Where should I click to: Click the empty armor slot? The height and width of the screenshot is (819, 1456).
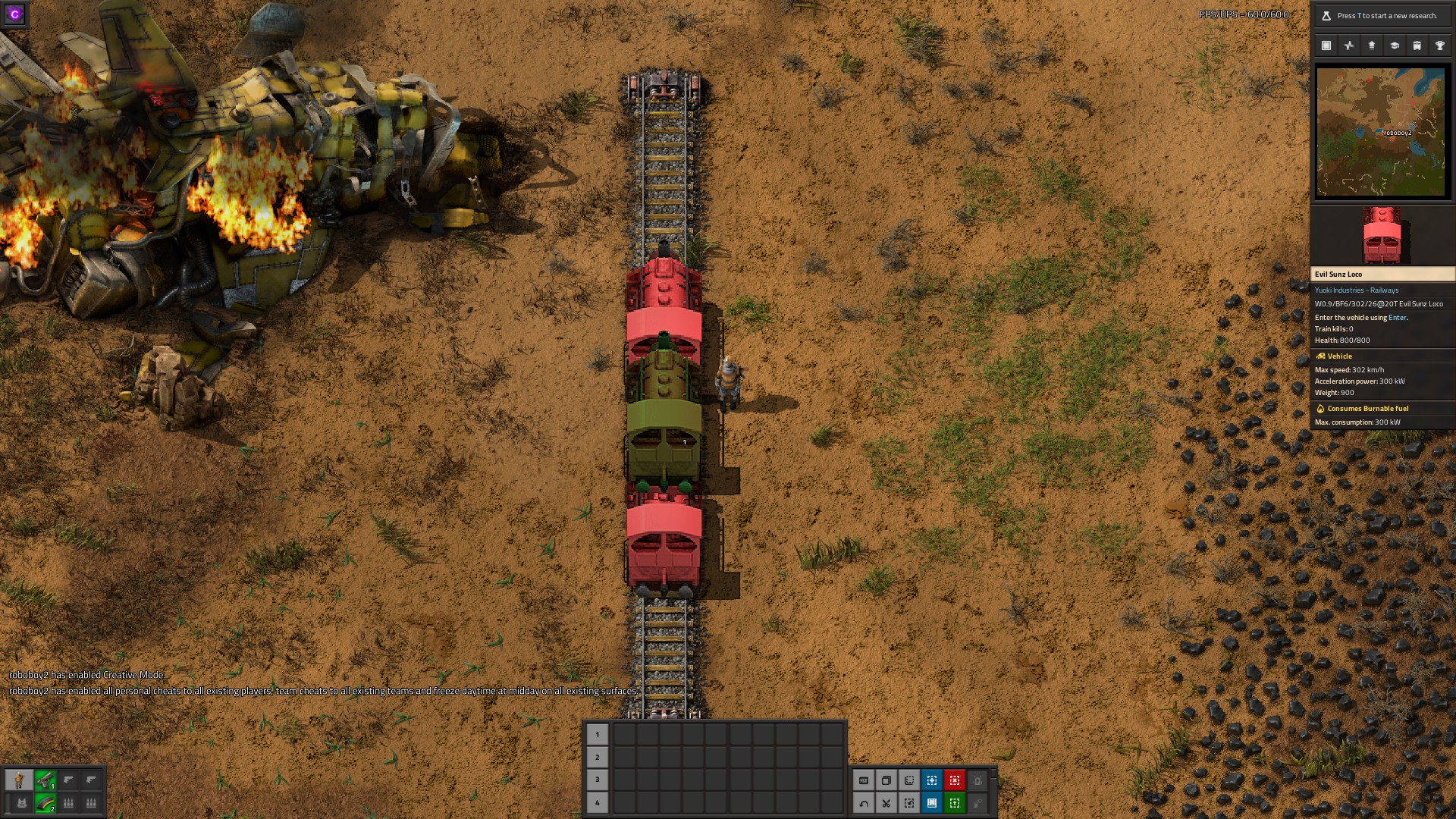(21, 803)
